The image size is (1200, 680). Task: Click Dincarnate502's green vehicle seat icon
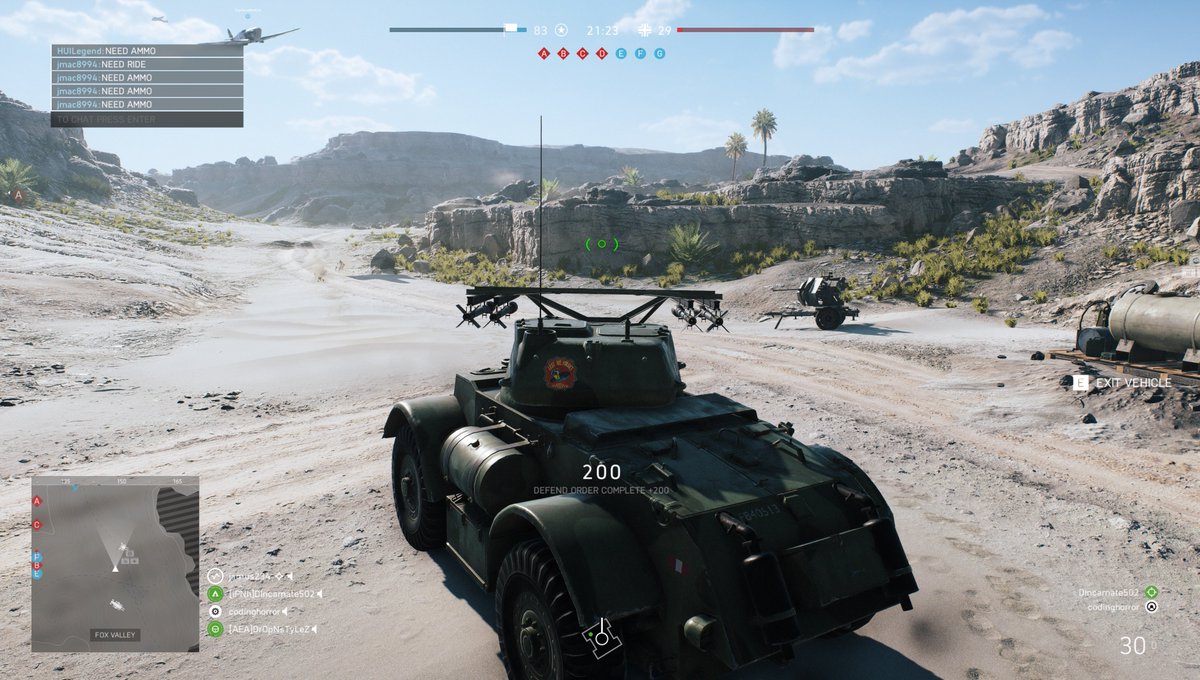(1151, 592)
